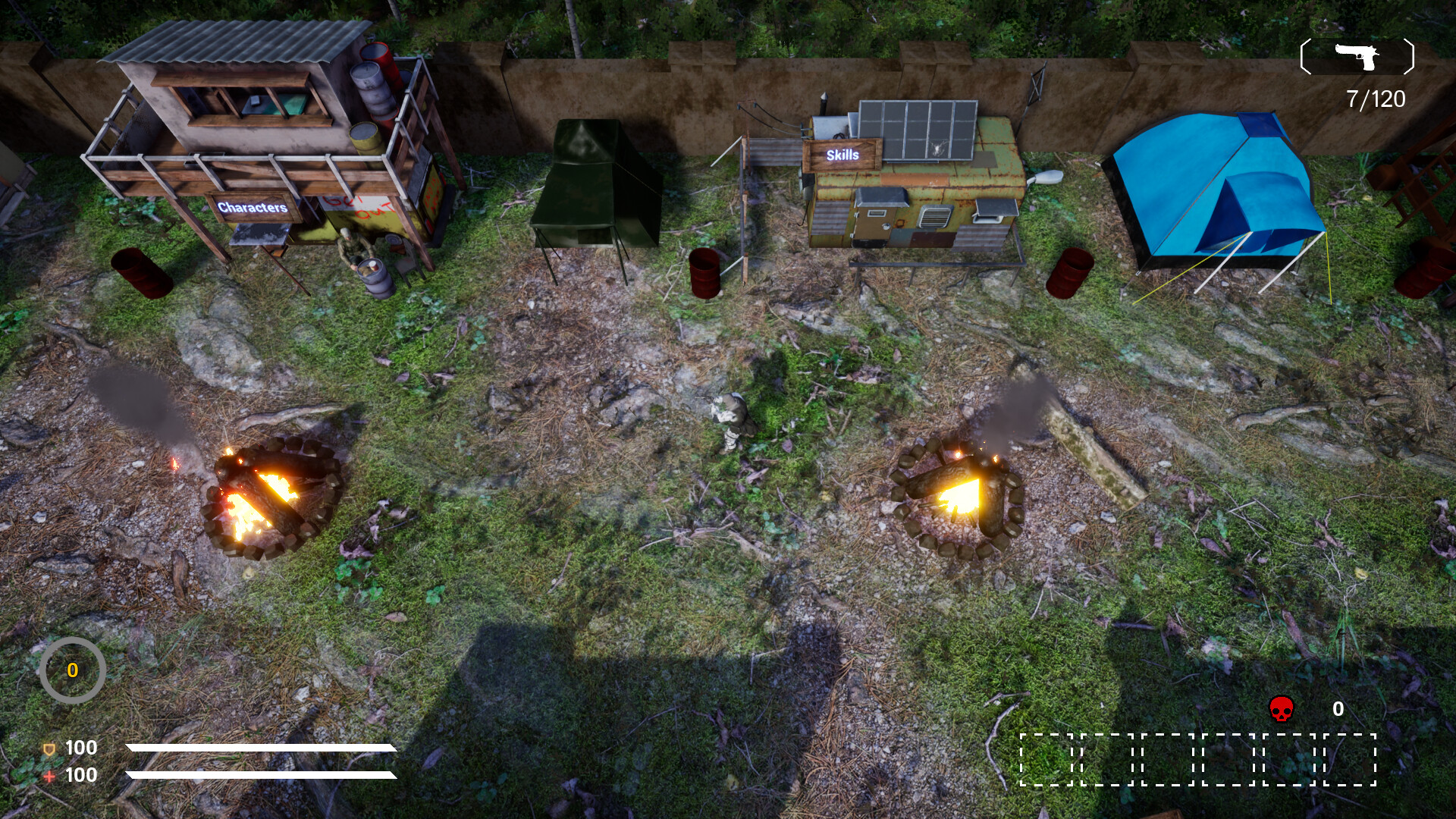Click the armor value reading 100
The image size is (1456, 819).
pos(80,748)
